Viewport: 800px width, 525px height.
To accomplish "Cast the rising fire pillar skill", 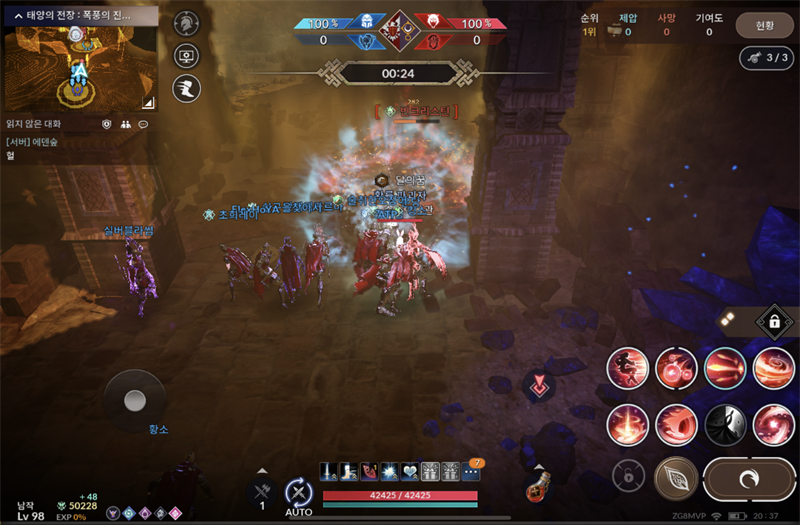I will point(627,424).
